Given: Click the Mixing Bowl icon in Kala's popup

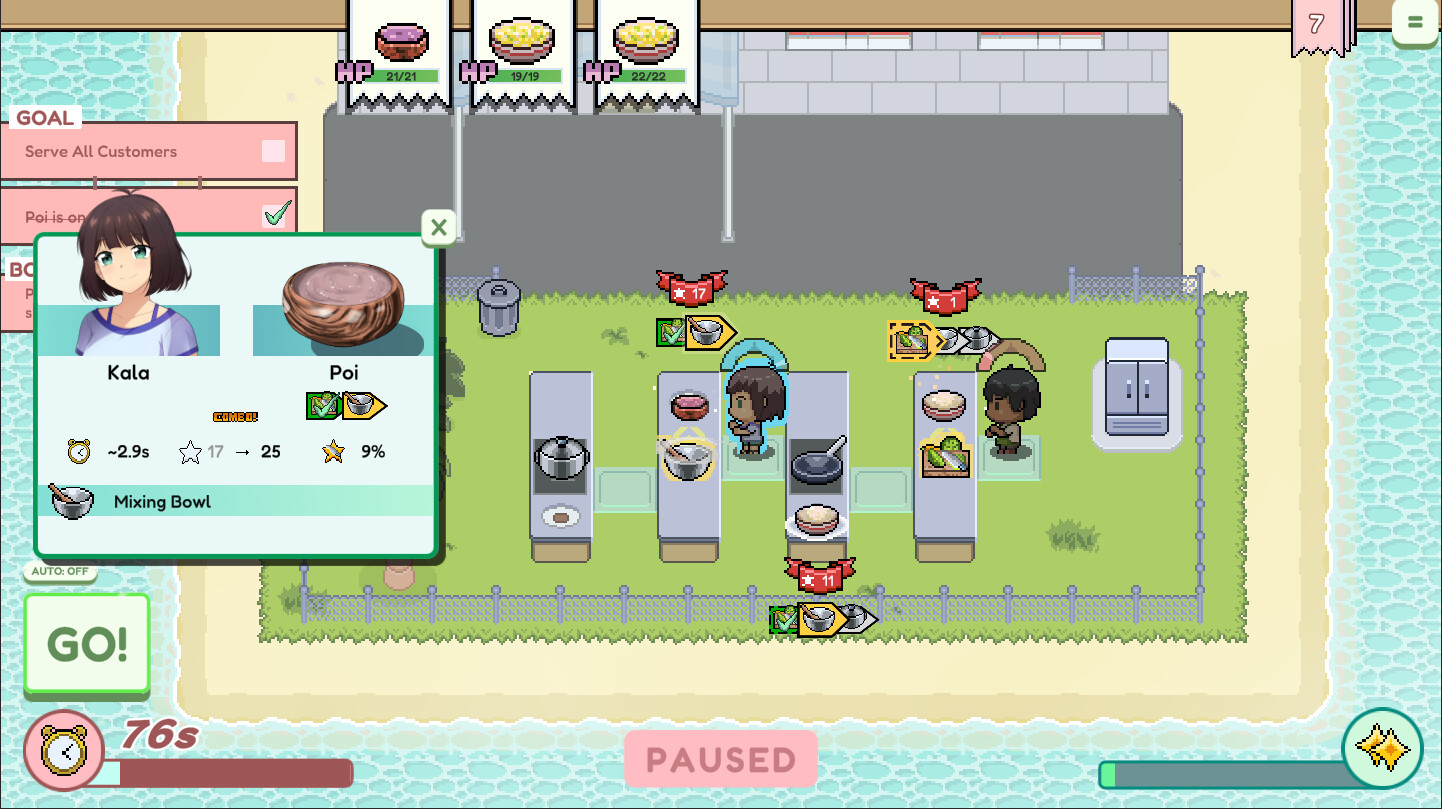Looking at the screenshot, I should tap(71, 499).
